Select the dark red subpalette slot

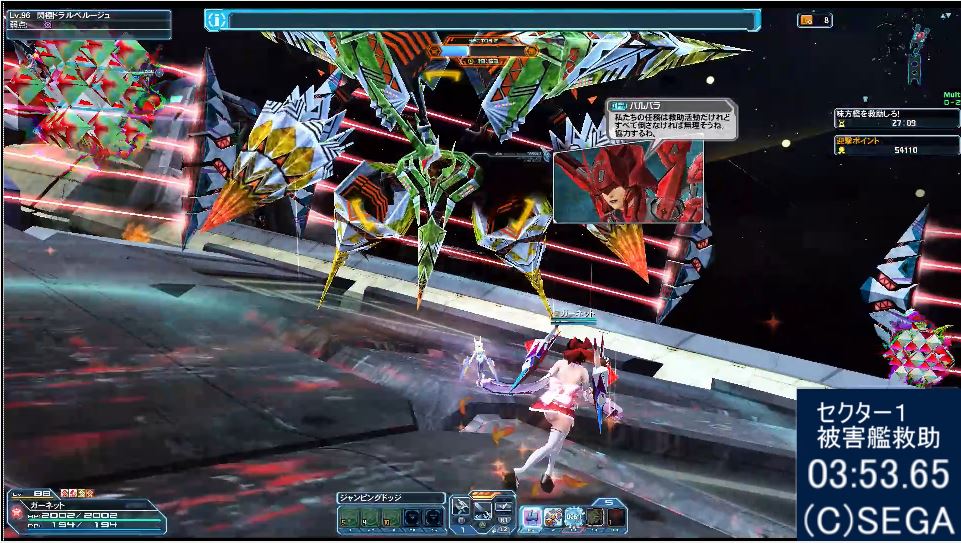click(617, 517)
